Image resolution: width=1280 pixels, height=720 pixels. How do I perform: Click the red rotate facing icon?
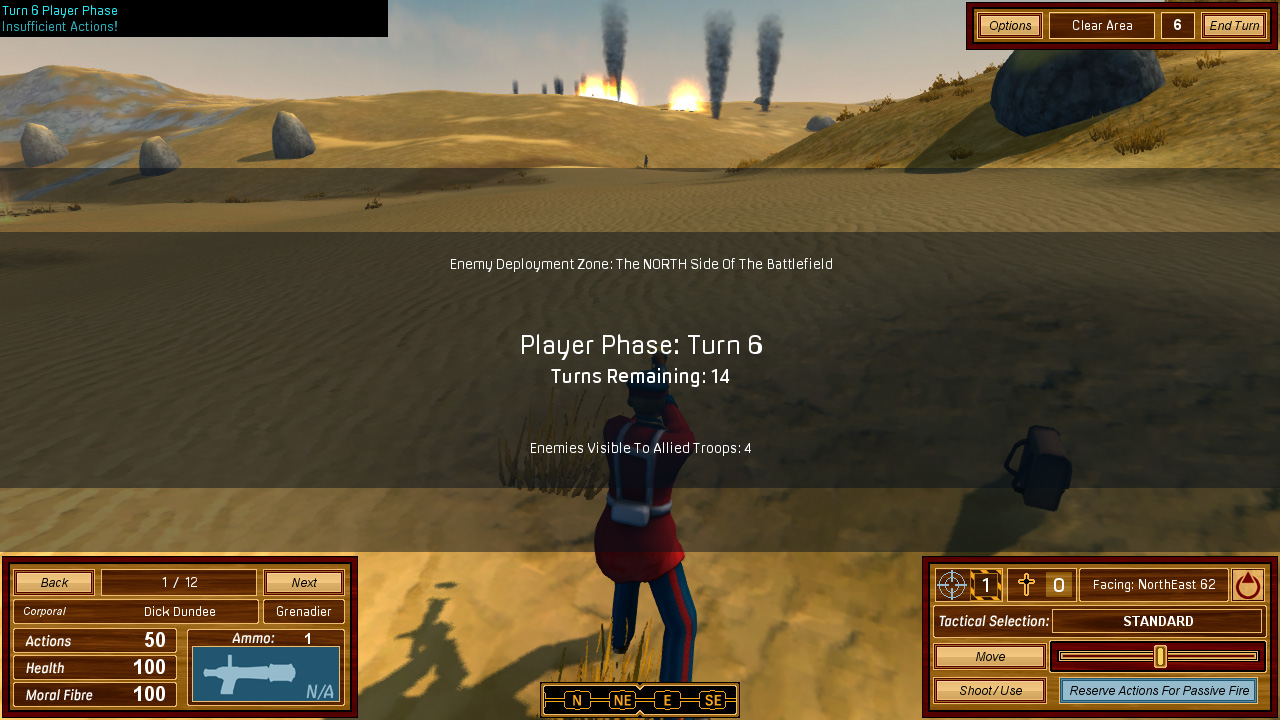pos(1247,584)
